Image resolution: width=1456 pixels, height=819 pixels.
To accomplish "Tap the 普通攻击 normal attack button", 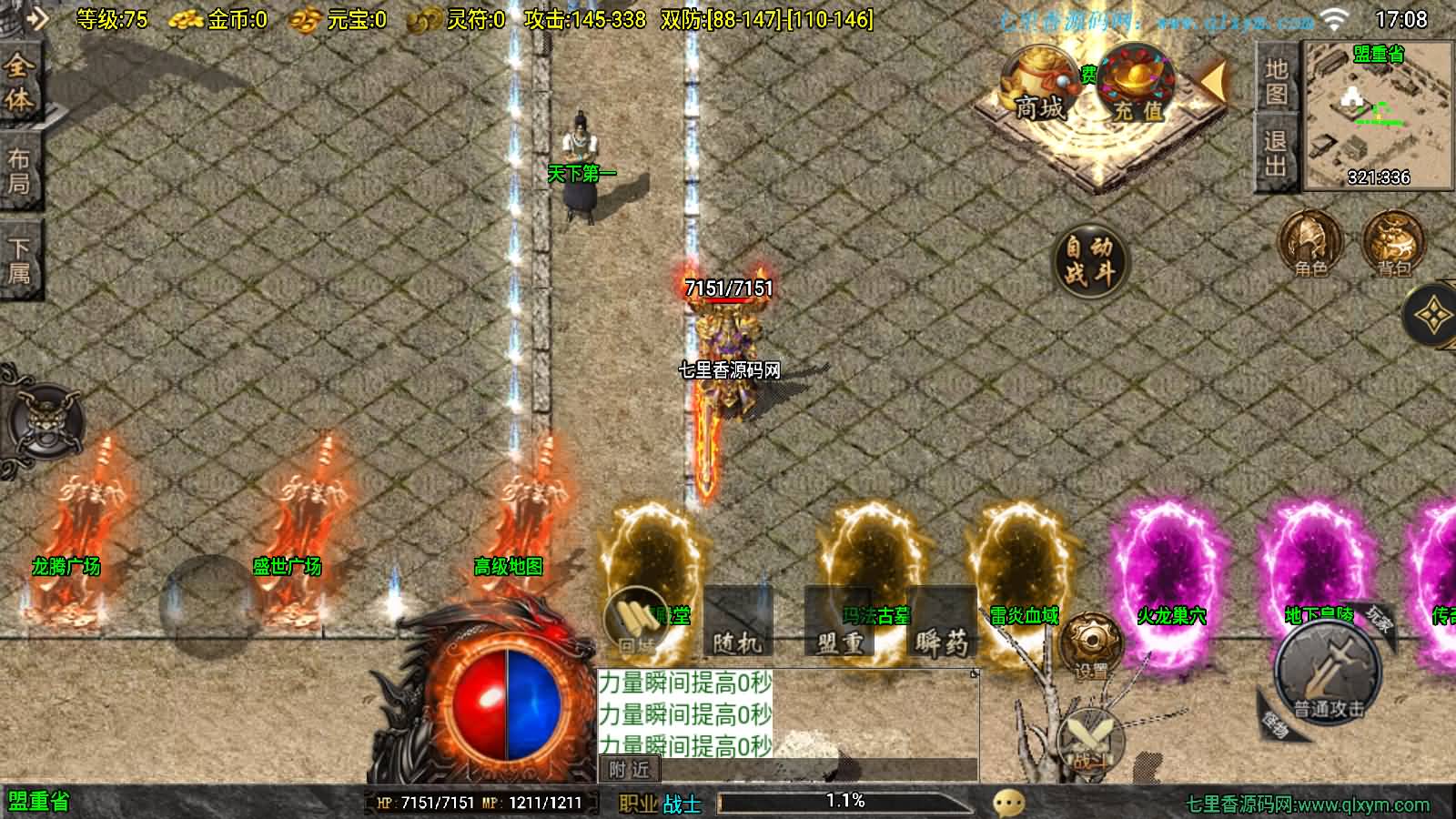I will (1330, 673).
